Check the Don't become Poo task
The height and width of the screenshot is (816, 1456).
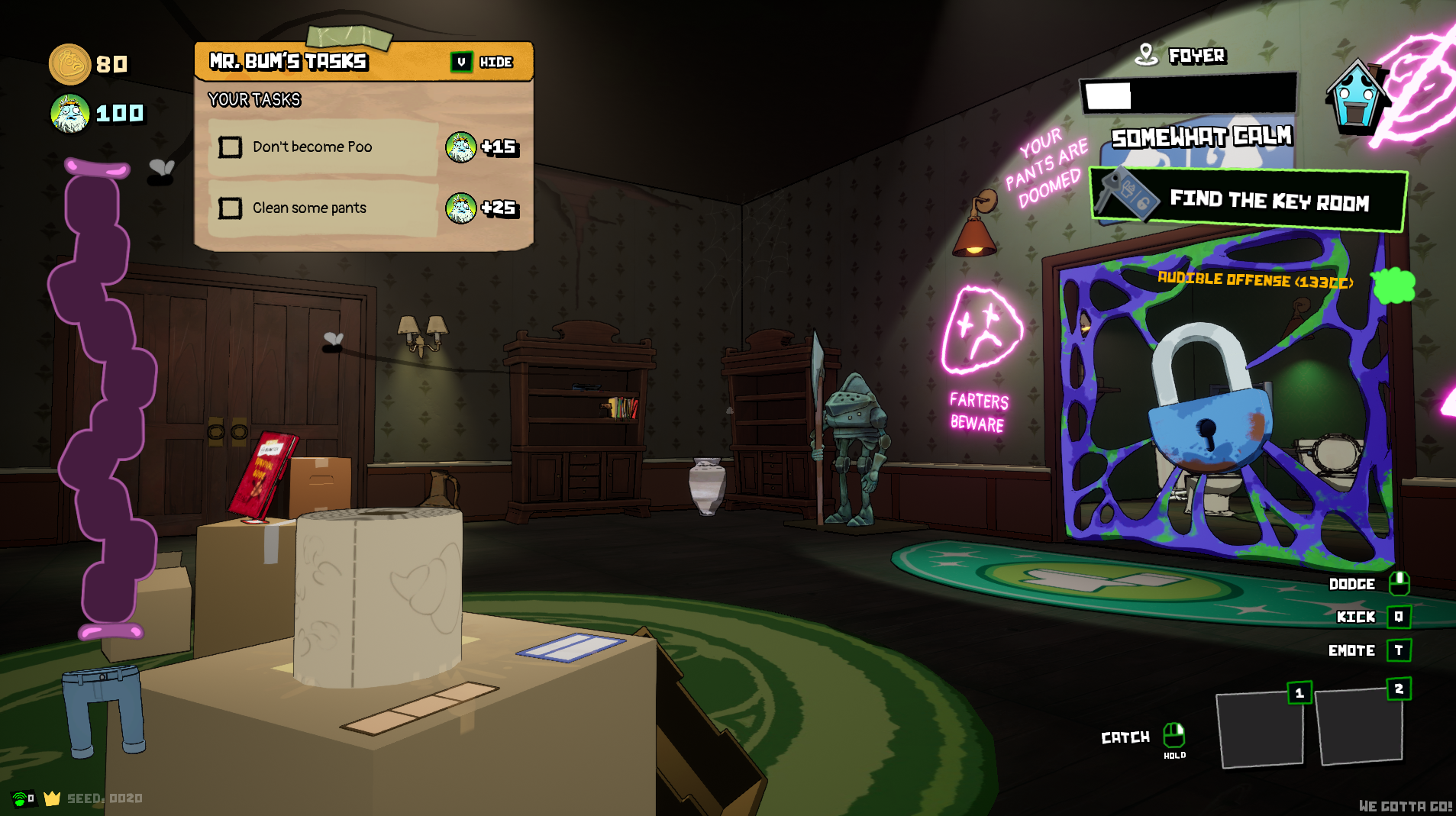point(230,147)
